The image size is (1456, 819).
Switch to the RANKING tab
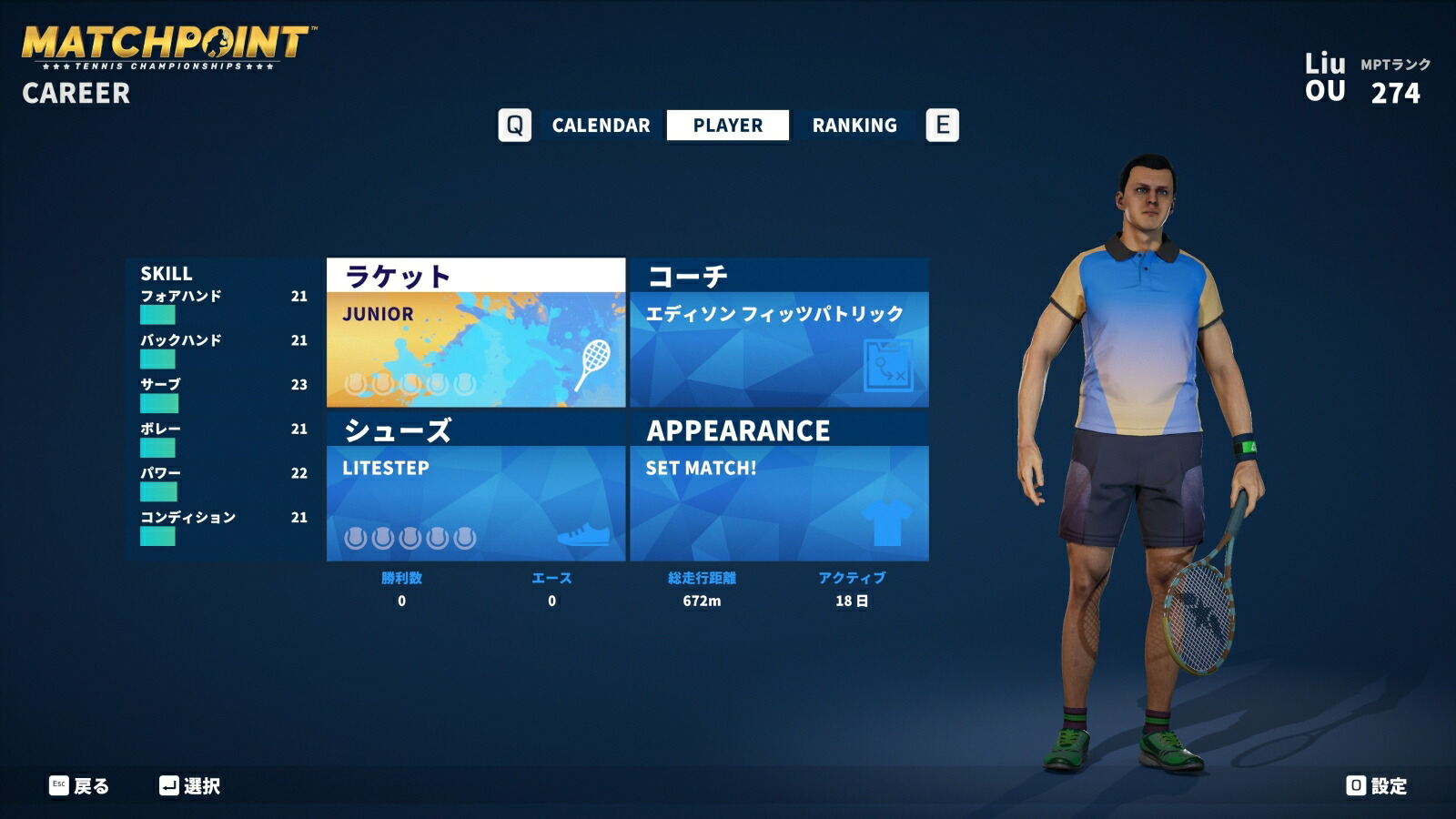(x=855, y=125)
